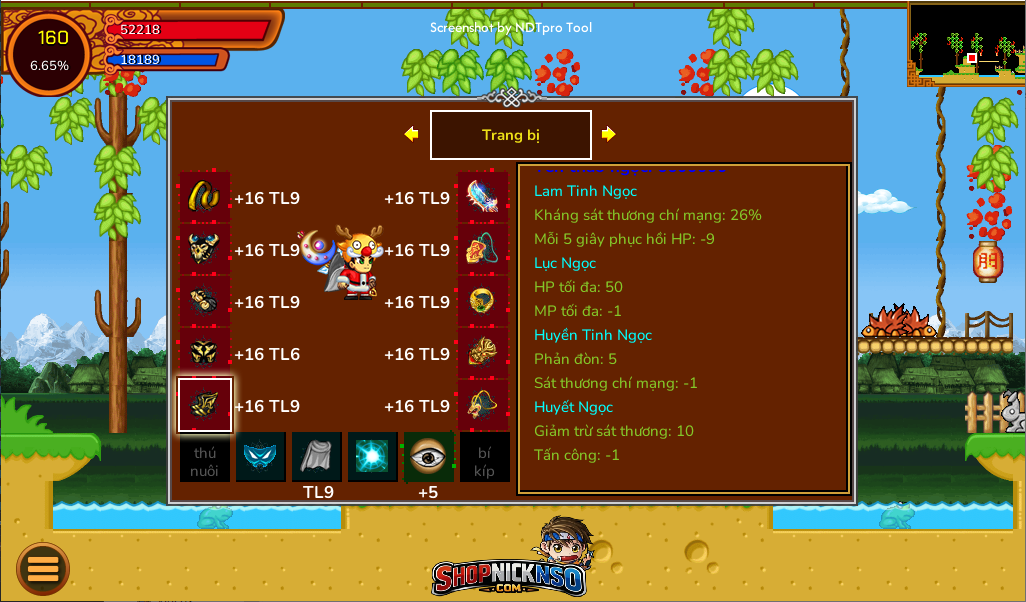
Task: Select the grey cloak TL9 slot
Action: click(x=317, y=457)
